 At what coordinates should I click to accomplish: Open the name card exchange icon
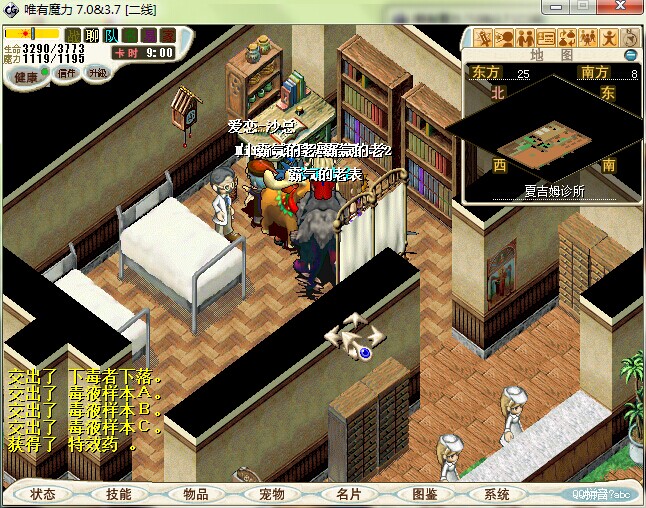[546, 38]
